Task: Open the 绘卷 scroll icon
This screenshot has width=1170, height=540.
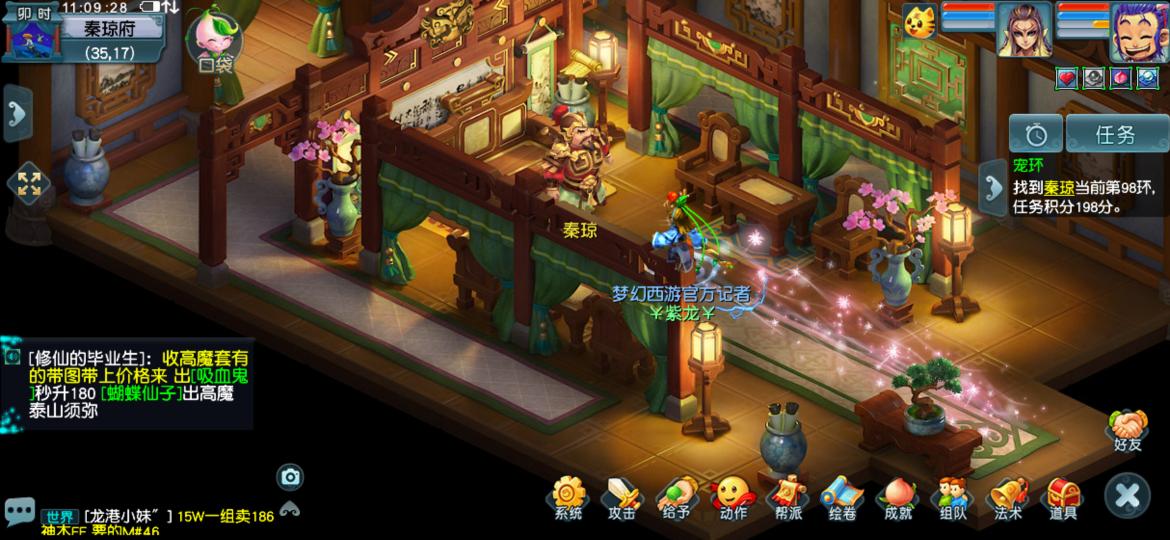Action: tap(842, 497)
